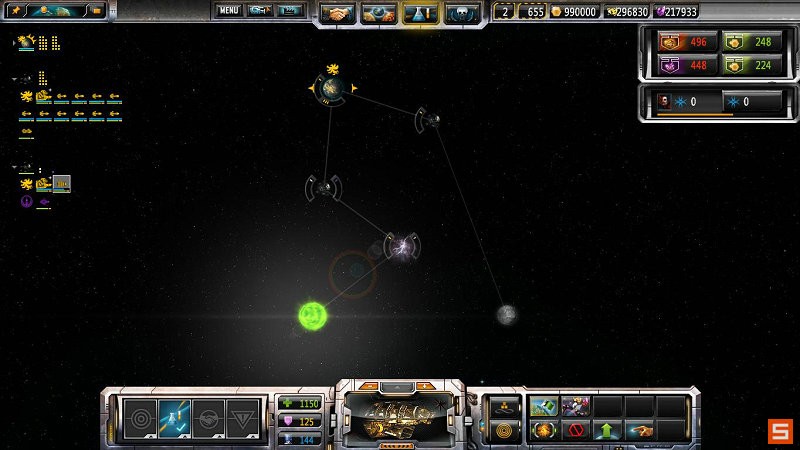Click the red stop command icon
The width and height of the screenshot is (800, 450).
click(575, 431)
